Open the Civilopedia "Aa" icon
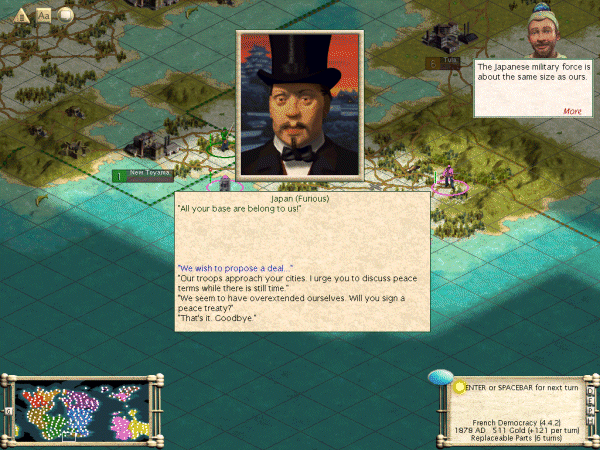Screen dimensions: 600x450 pos(44,15)
